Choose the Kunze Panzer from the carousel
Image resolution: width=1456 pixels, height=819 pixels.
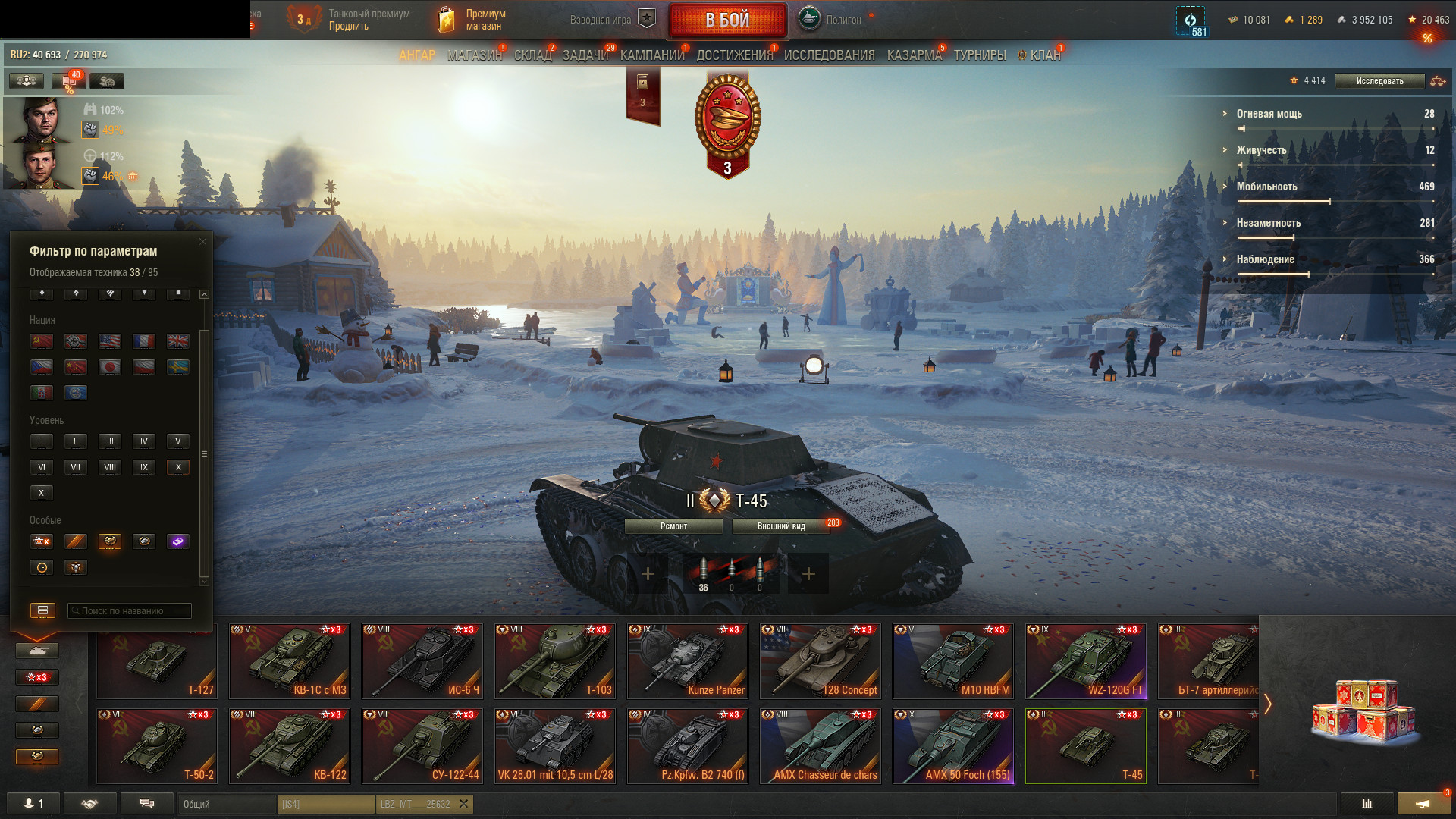point(688,661)
